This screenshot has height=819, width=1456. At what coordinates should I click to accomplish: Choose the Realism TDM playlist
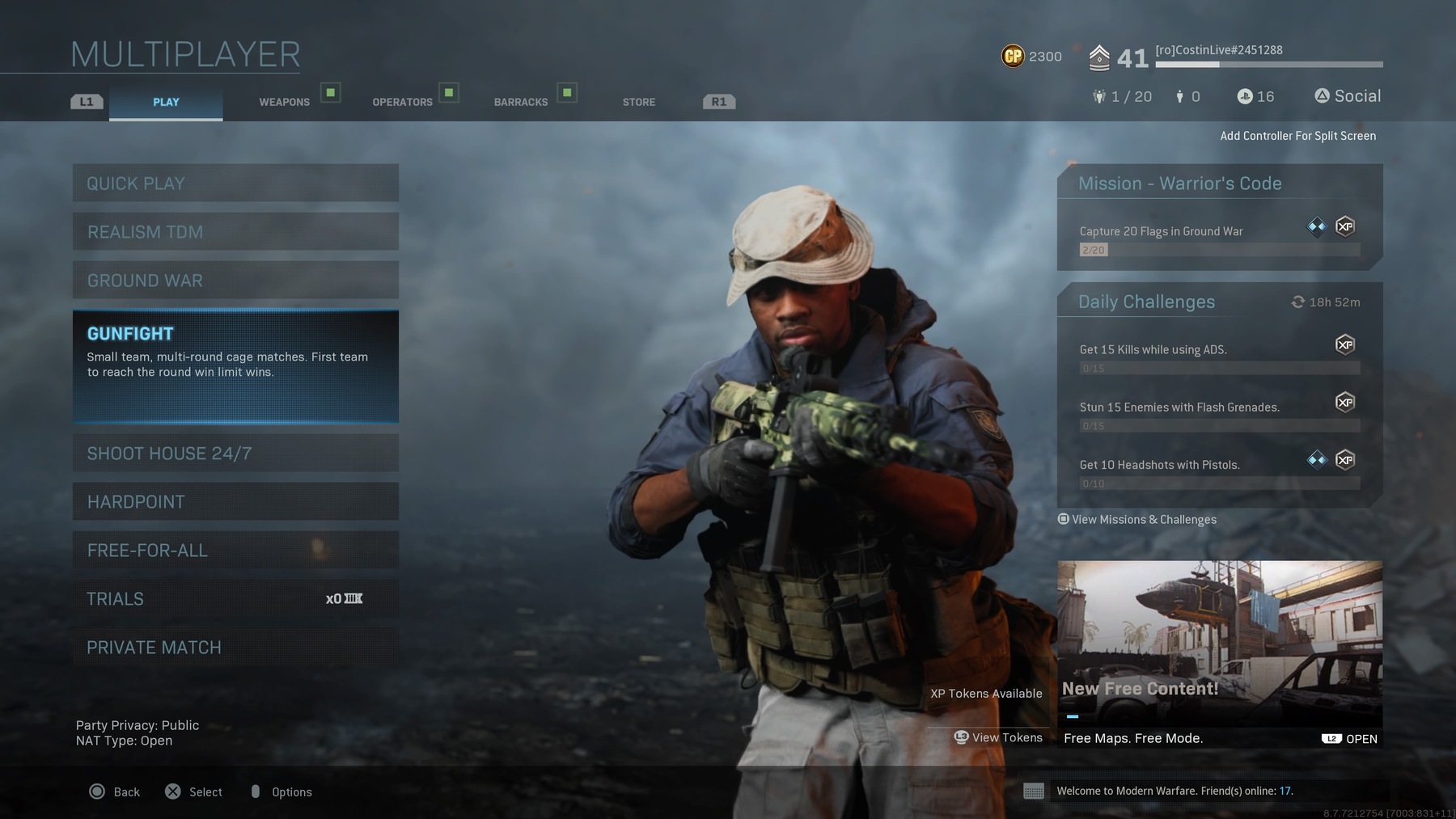point(235,232)
